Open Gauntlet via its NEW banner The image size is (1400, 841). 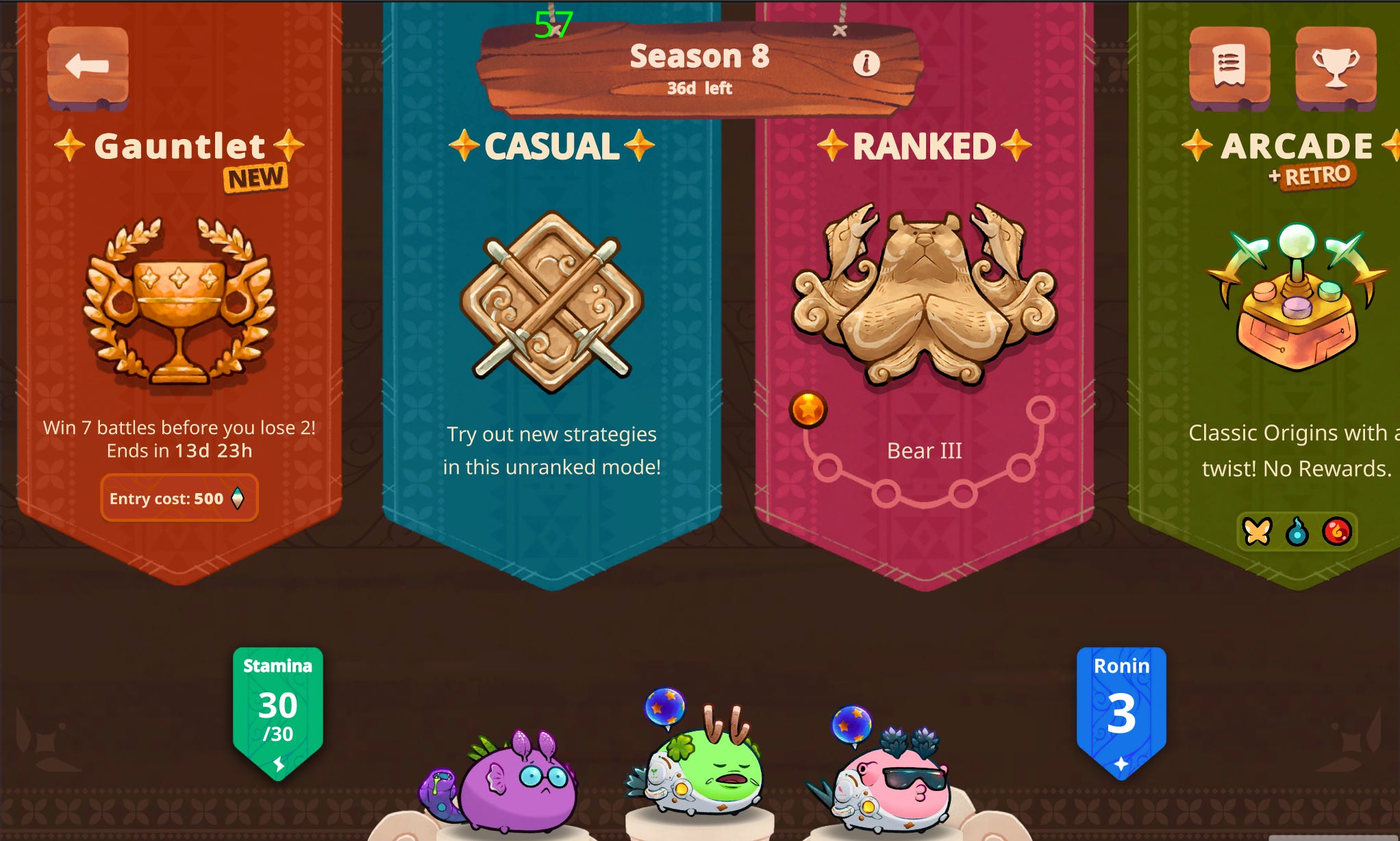tap(254, 177)
